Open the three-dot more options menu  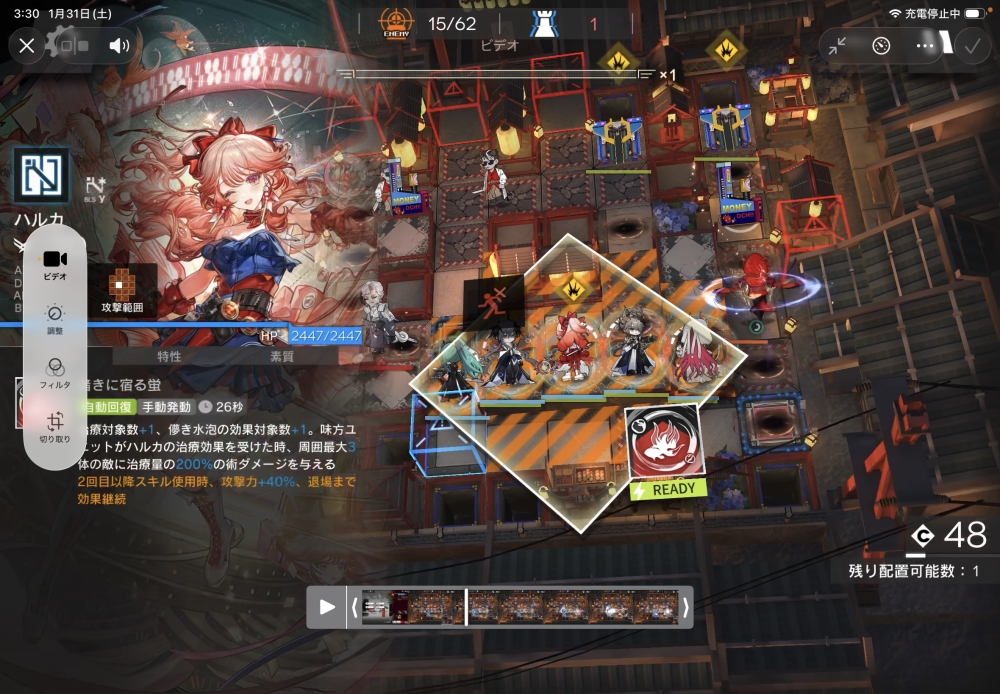pyautogui.click(x=925, y=45)
